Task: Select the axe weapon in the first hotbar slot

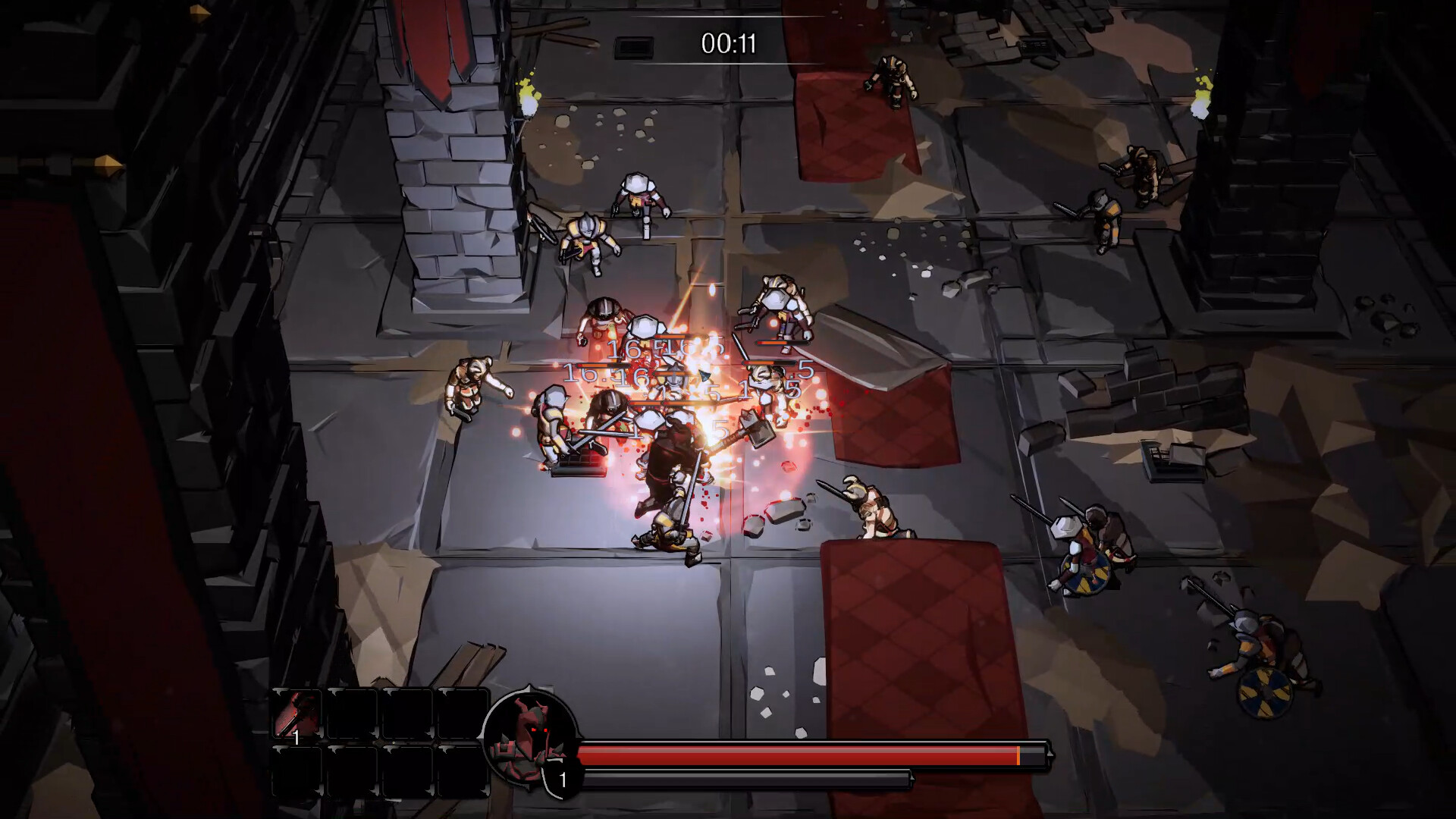Action: (296, 713)
